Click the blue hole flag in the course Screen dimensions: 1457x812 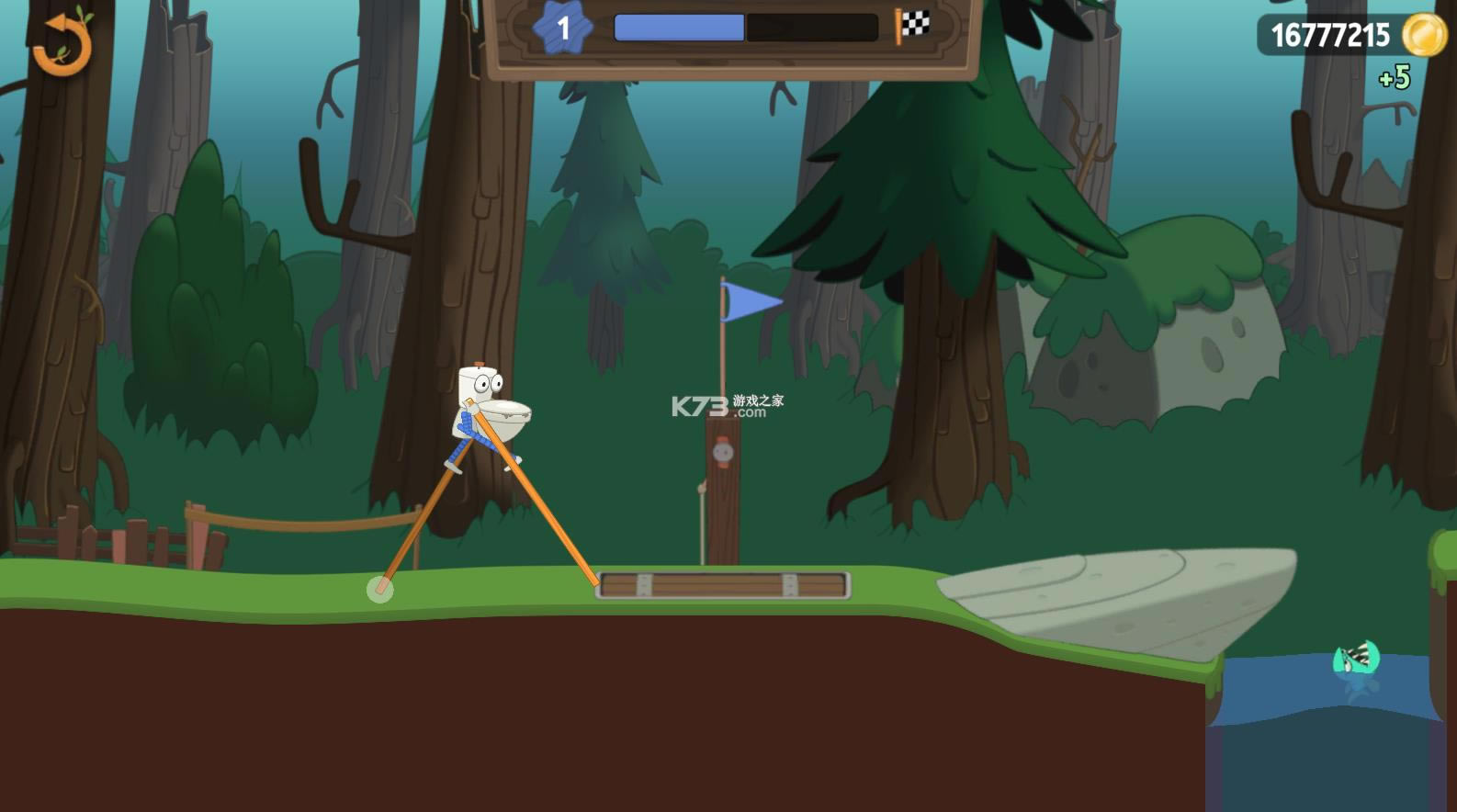pyautogui.click(x=744, y=300)
